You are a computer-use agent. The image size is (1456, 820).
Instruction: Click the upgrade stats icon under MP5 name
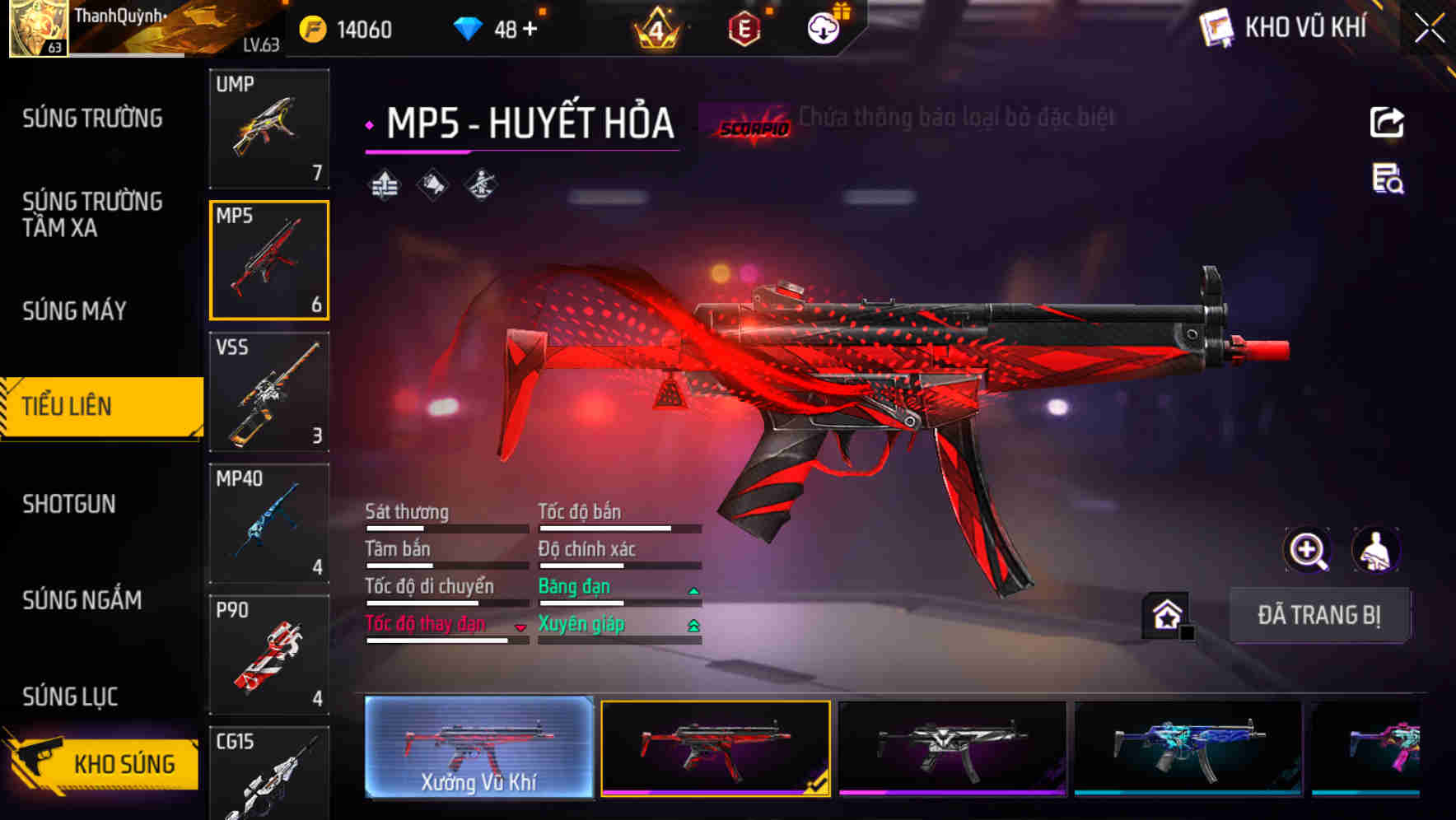[384, 184]
